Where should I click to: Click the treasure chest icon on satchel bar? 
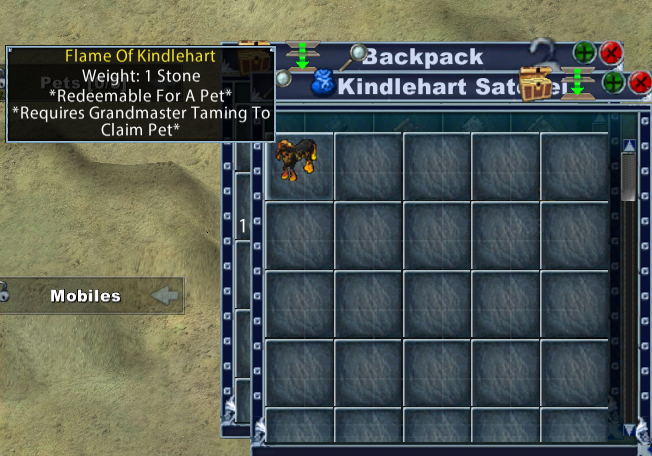click(x=537, y=84)
